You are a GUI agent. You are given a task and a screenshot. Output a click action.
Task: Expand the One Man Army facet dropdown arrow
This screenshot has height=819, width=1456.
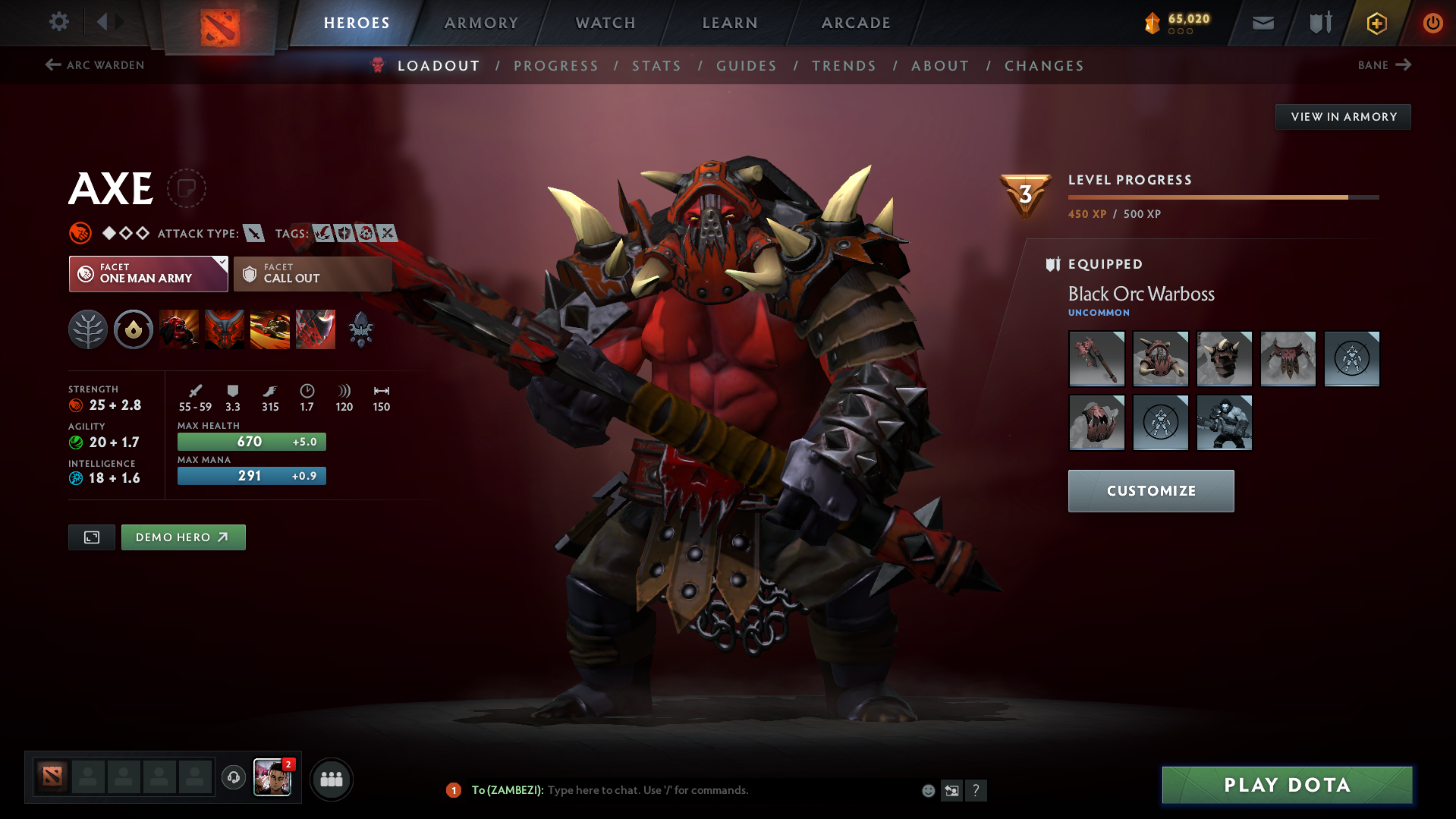click(x=221, y=265)
